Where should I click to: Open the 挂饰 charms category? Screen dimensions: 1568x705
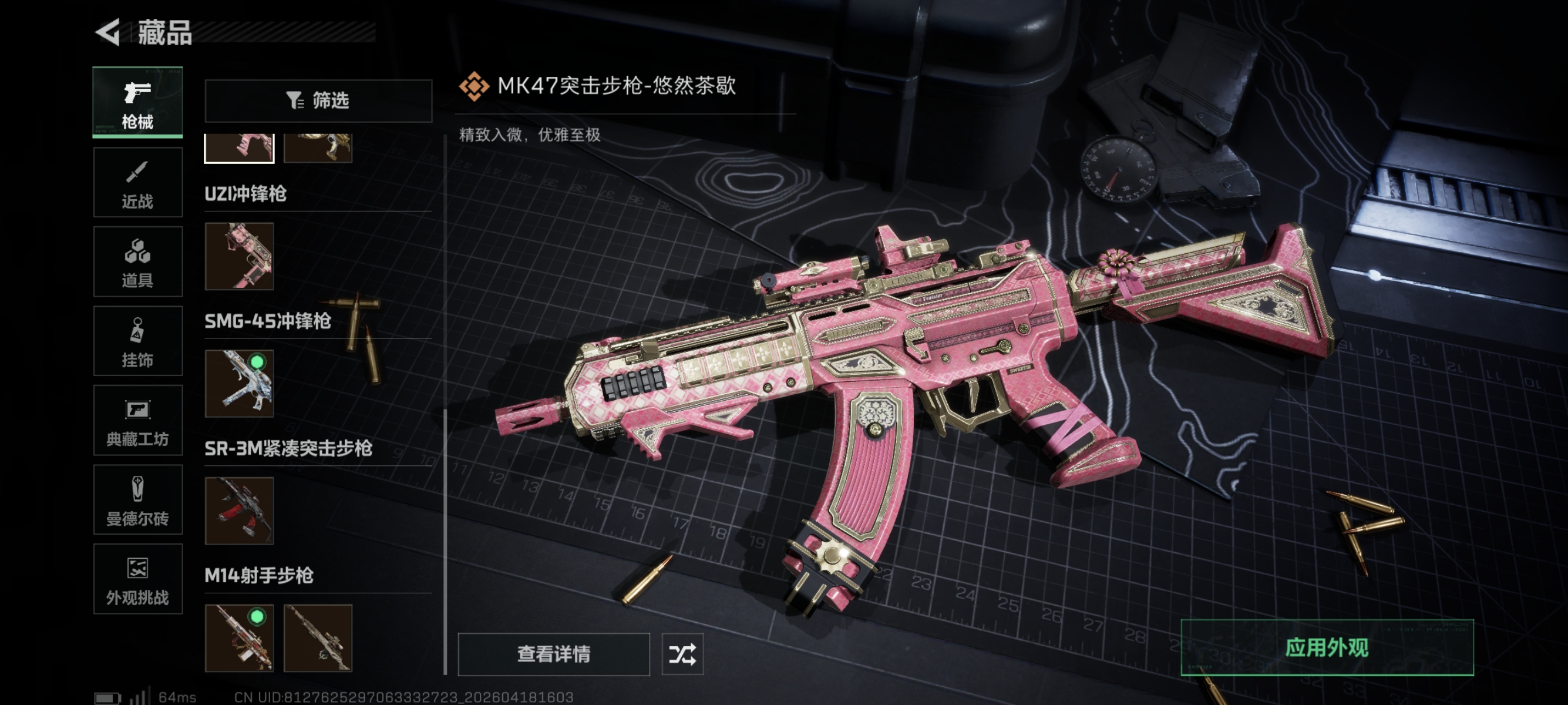137,341
